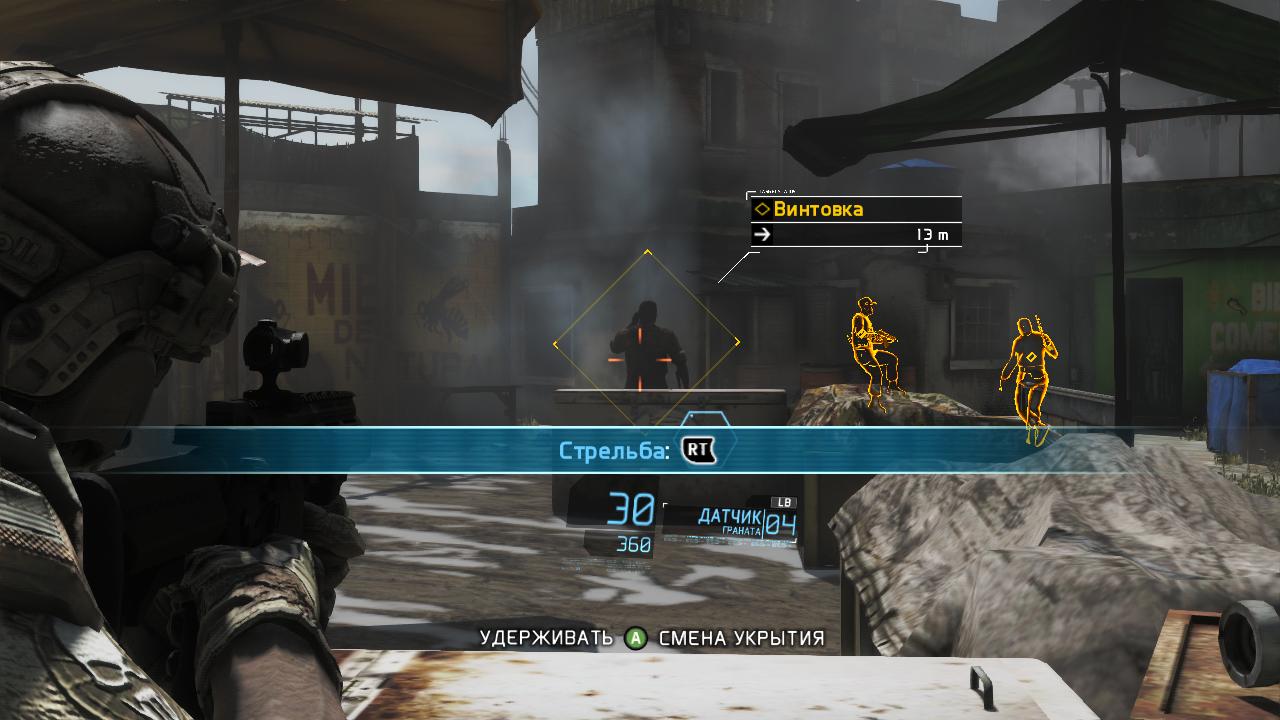Click the Винтовка target info tag

pos(855,210)
